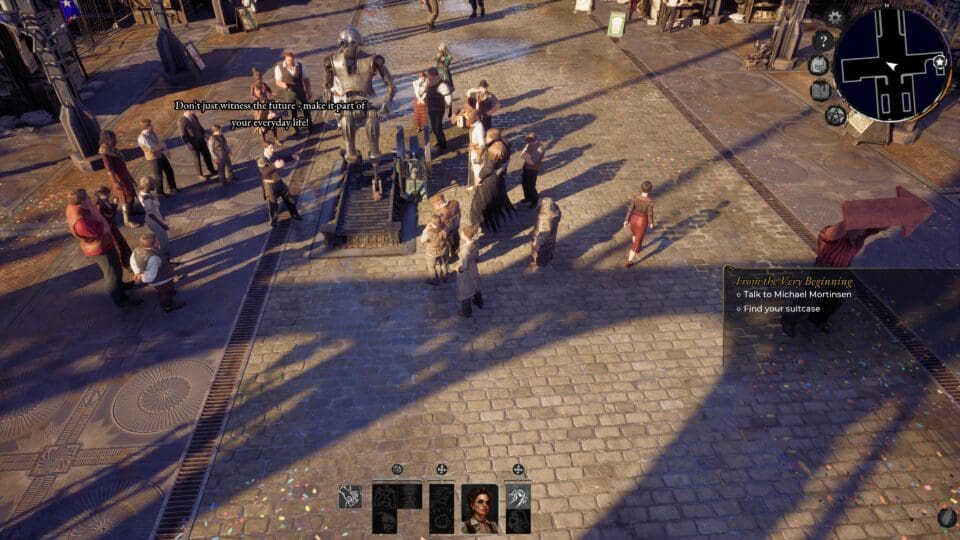Select the 'Find your suitcase' objective
This screenshot has width=960, height=540.
(x=782, y=309)
